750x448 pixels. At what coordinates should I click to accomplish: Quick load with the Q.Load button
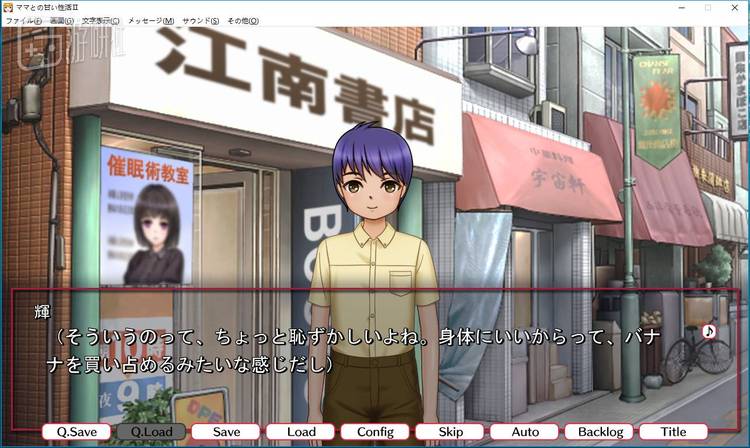[x=151, y=432]
